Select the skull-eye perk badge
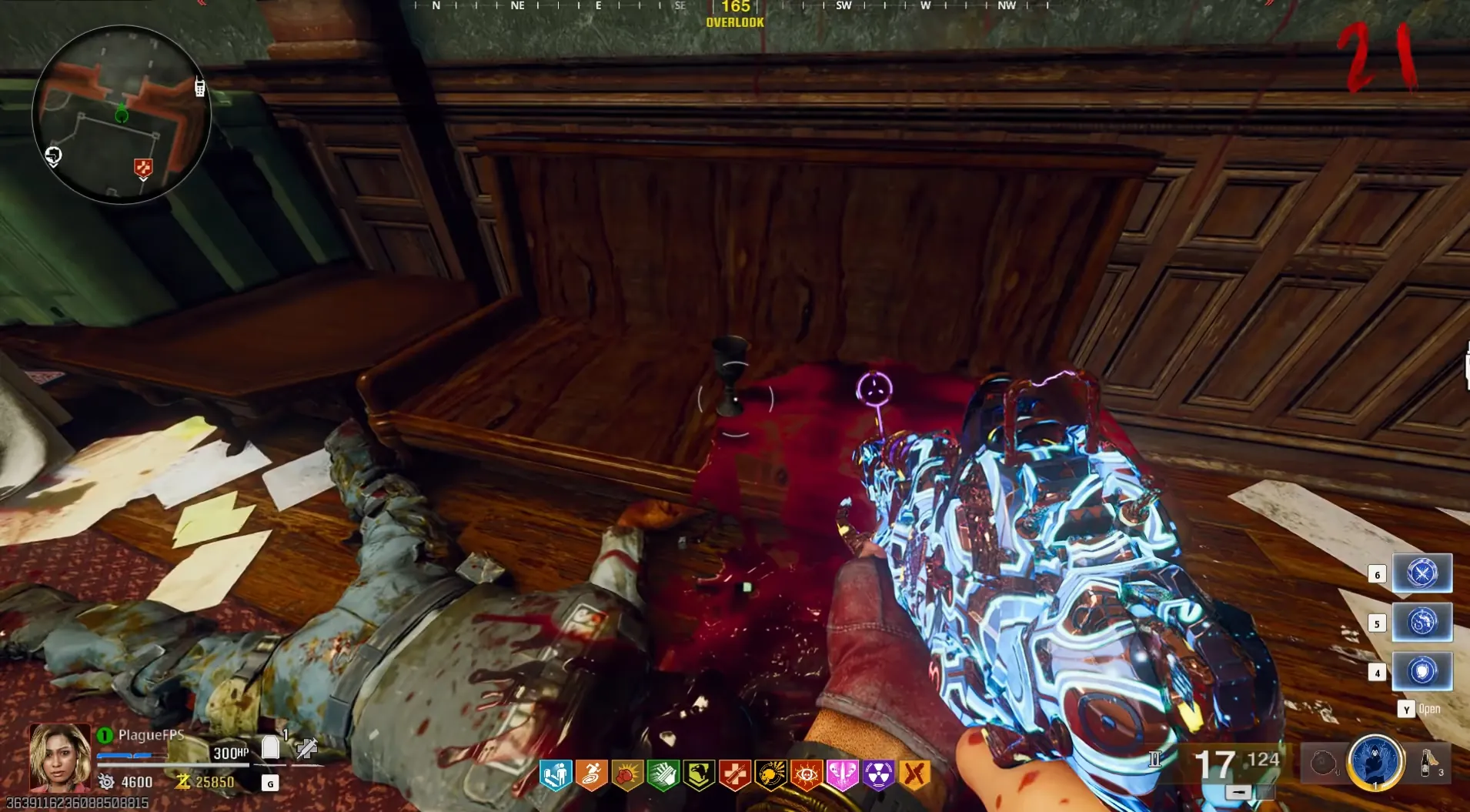 coord(807,775)
